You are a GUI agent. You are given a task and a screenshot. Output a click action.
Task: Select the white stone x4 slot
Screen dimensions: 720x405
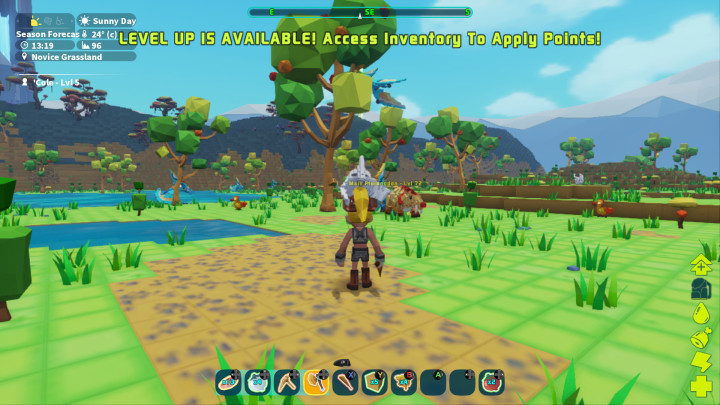point(258,381)
